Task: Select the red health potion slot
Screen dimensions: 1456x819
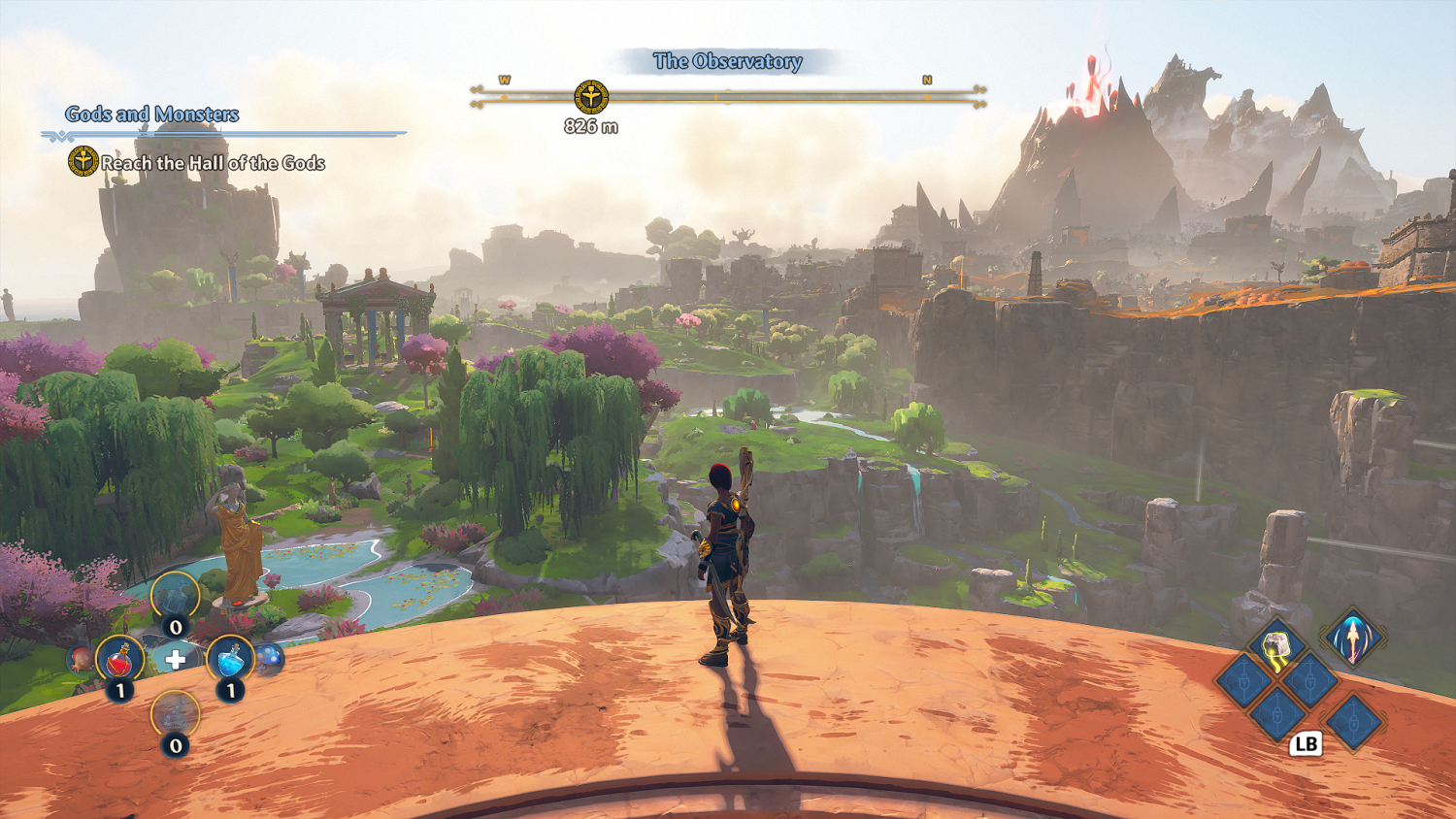Action: tap(119, 660)
